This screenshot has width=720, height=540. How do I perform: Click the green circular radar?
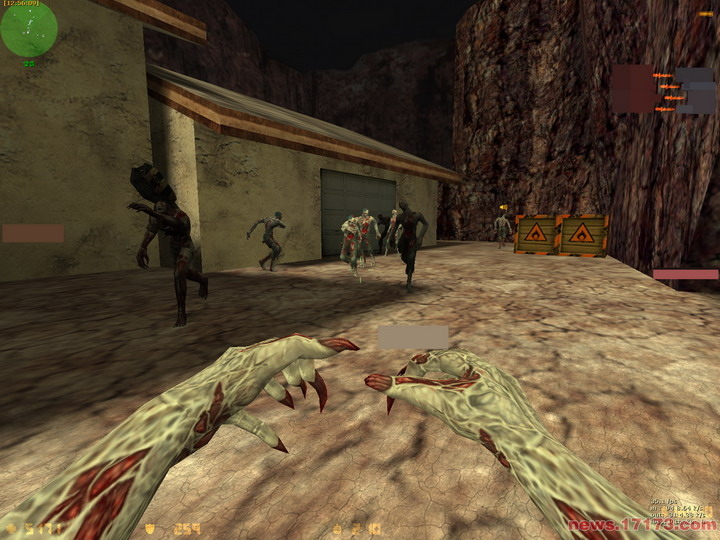pyautogui.click(x=29, y=30)
